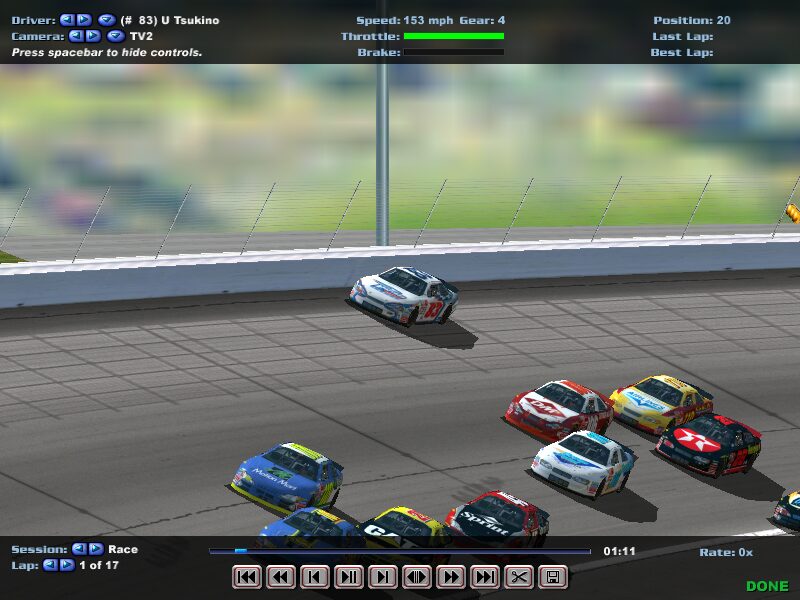
Task: Select the next camera view
Action: (93, 36)
